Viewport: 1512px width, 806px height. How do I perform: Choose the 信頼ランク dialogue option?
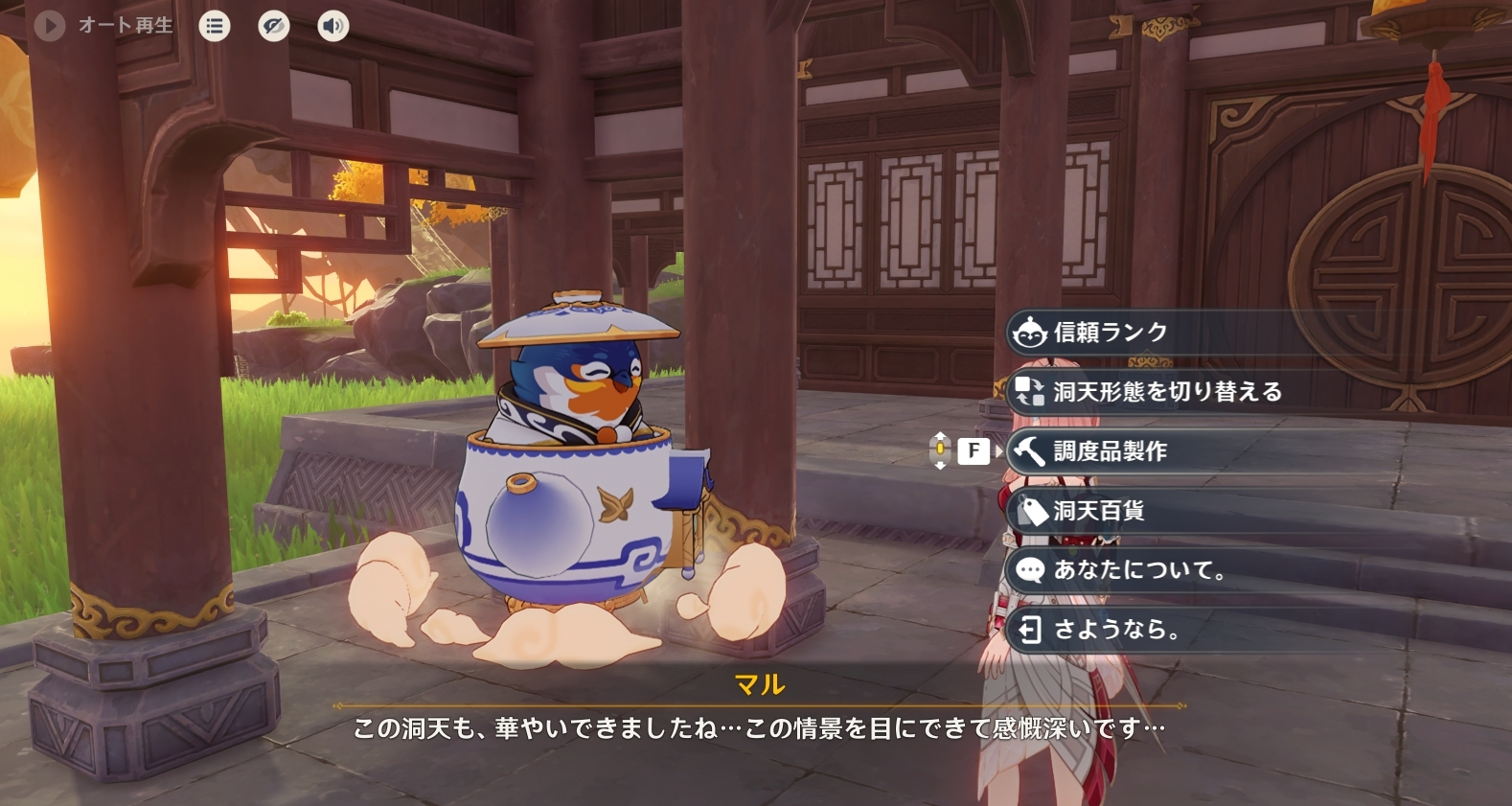[1111, 333]
